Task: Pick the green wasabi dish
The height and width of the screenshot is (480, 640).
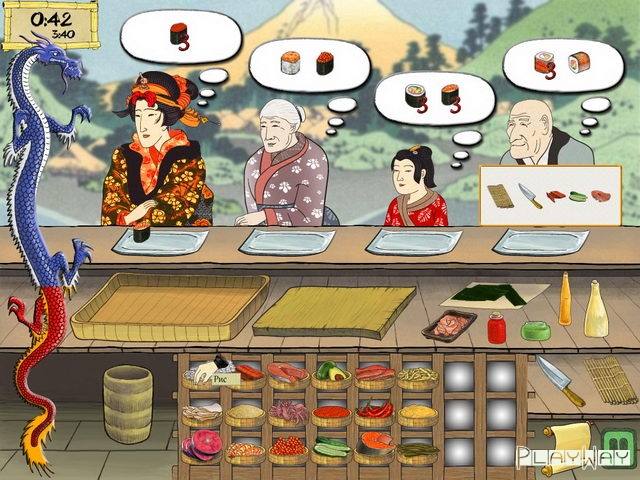Action: pyautogui.click(x=538, y=329)
